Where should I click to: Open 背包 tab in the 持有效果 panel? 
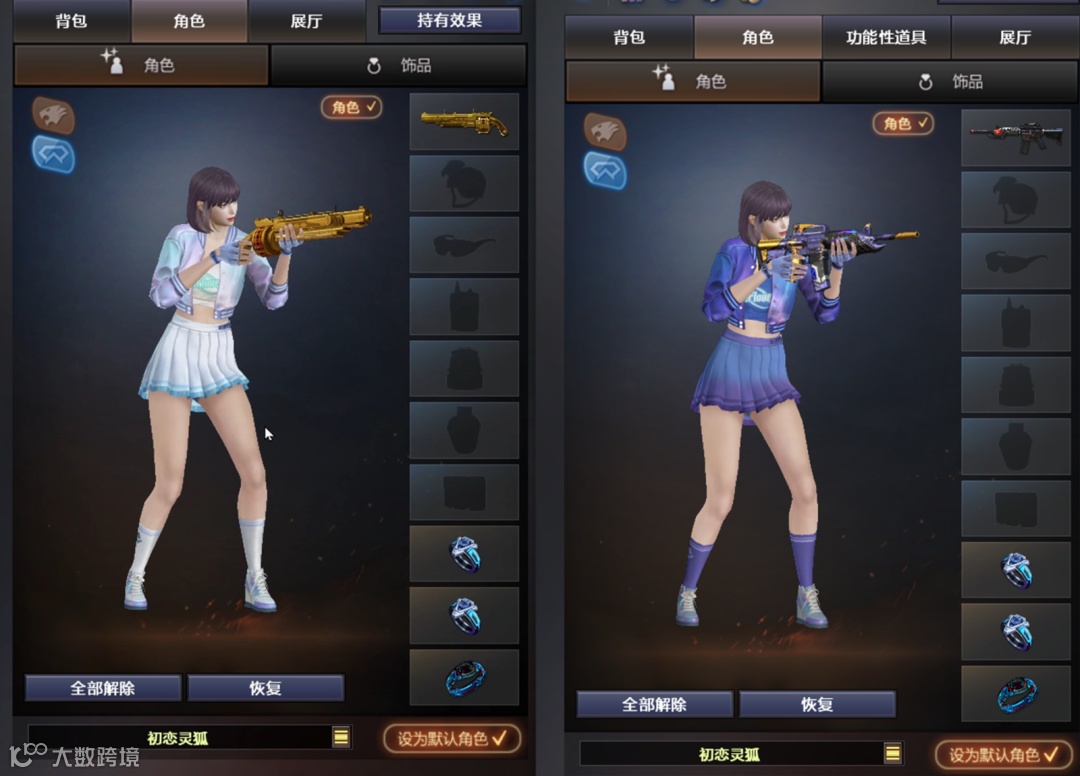[71, 21]
